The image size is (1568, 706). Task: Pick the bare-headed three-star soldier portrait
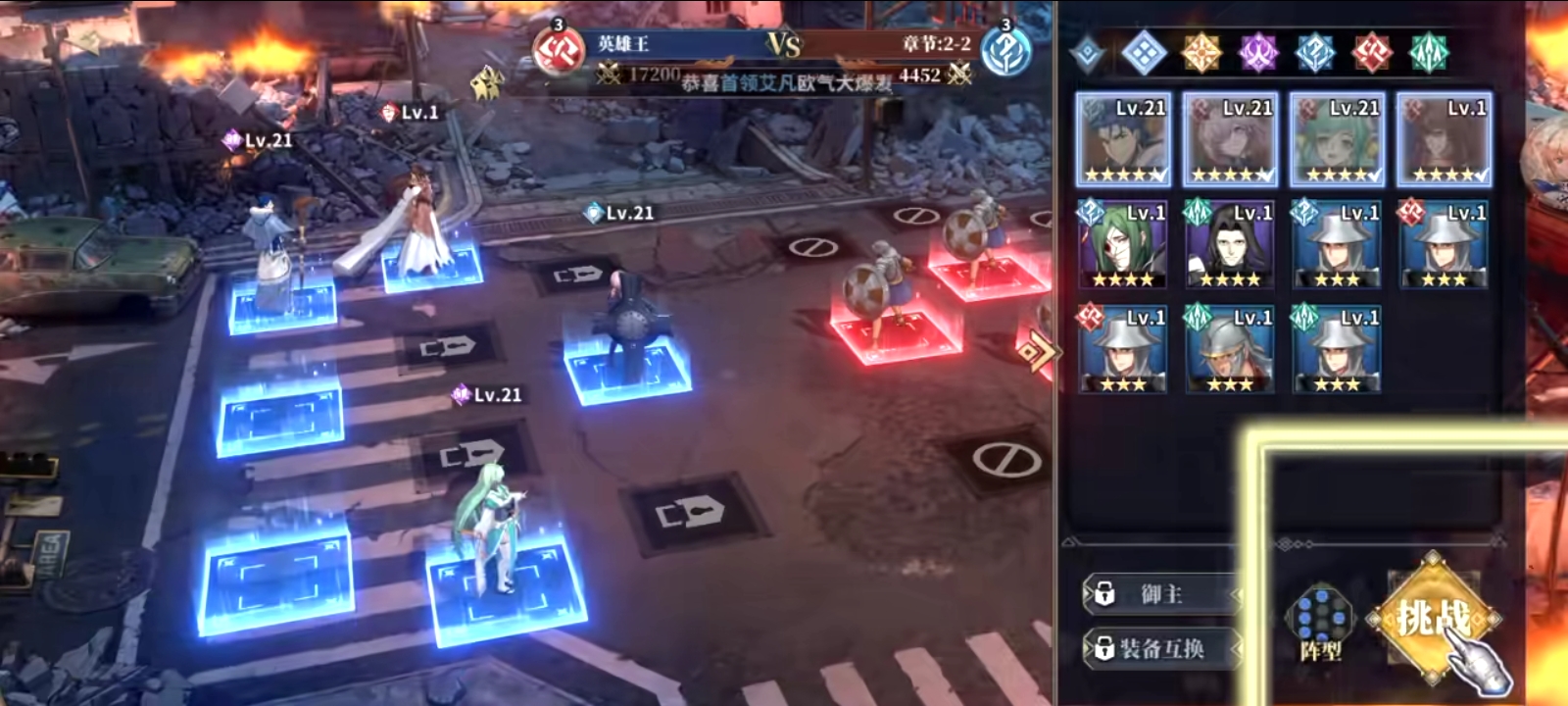1231,350
